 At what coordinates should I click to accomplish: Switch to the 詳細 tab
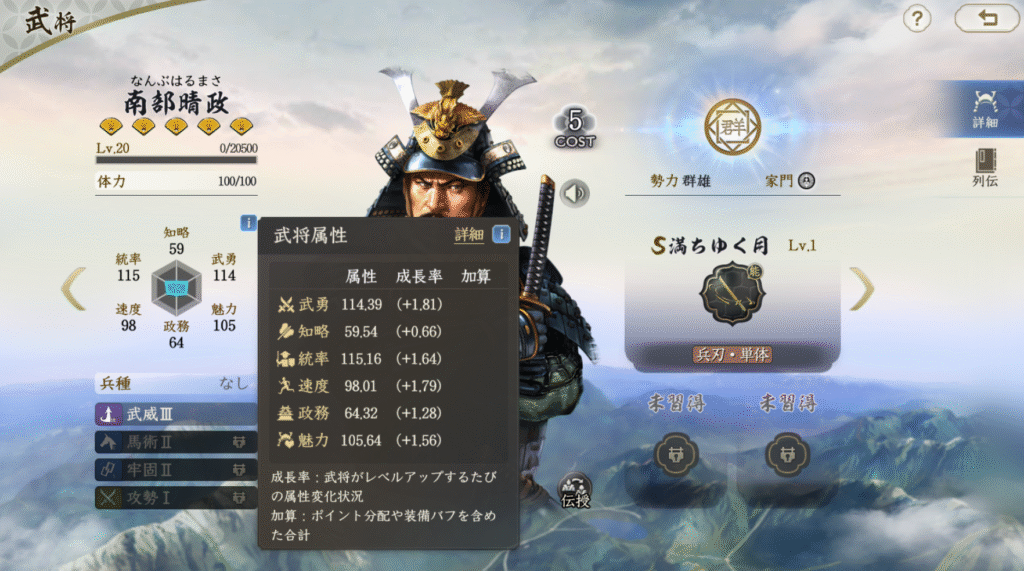985,108
